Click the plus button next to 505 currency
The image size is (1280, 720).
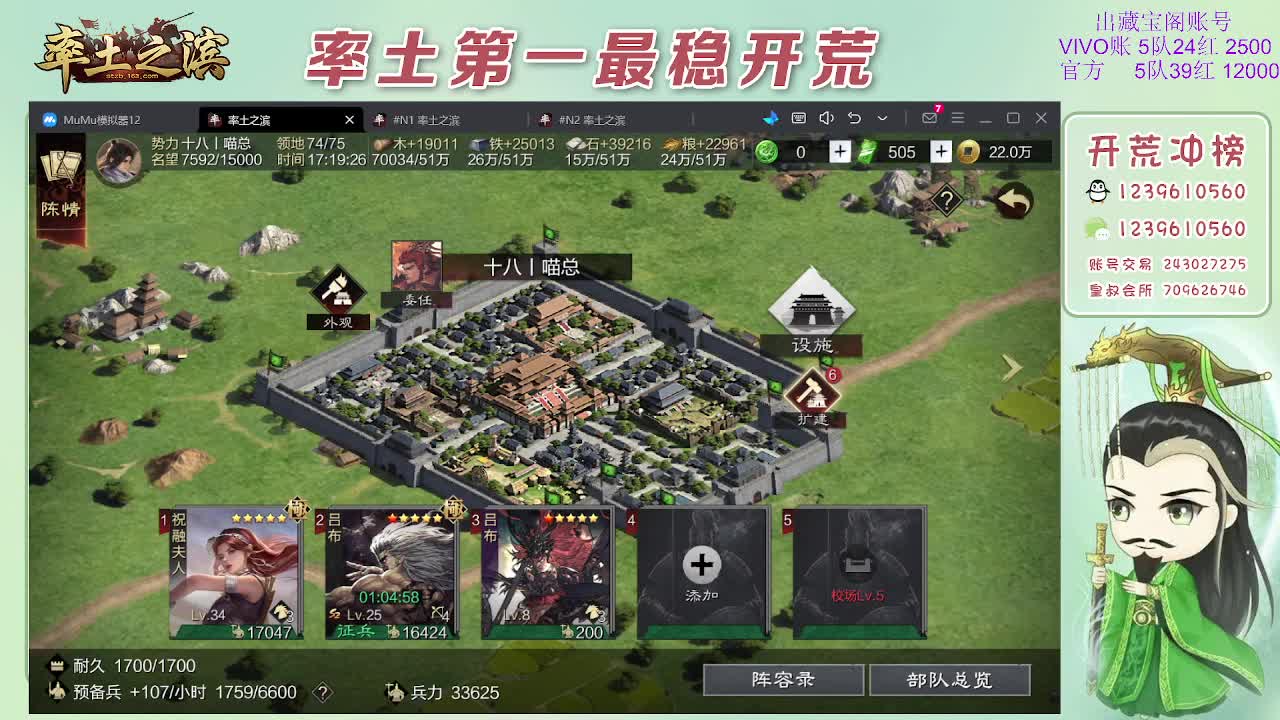[941, 152]
